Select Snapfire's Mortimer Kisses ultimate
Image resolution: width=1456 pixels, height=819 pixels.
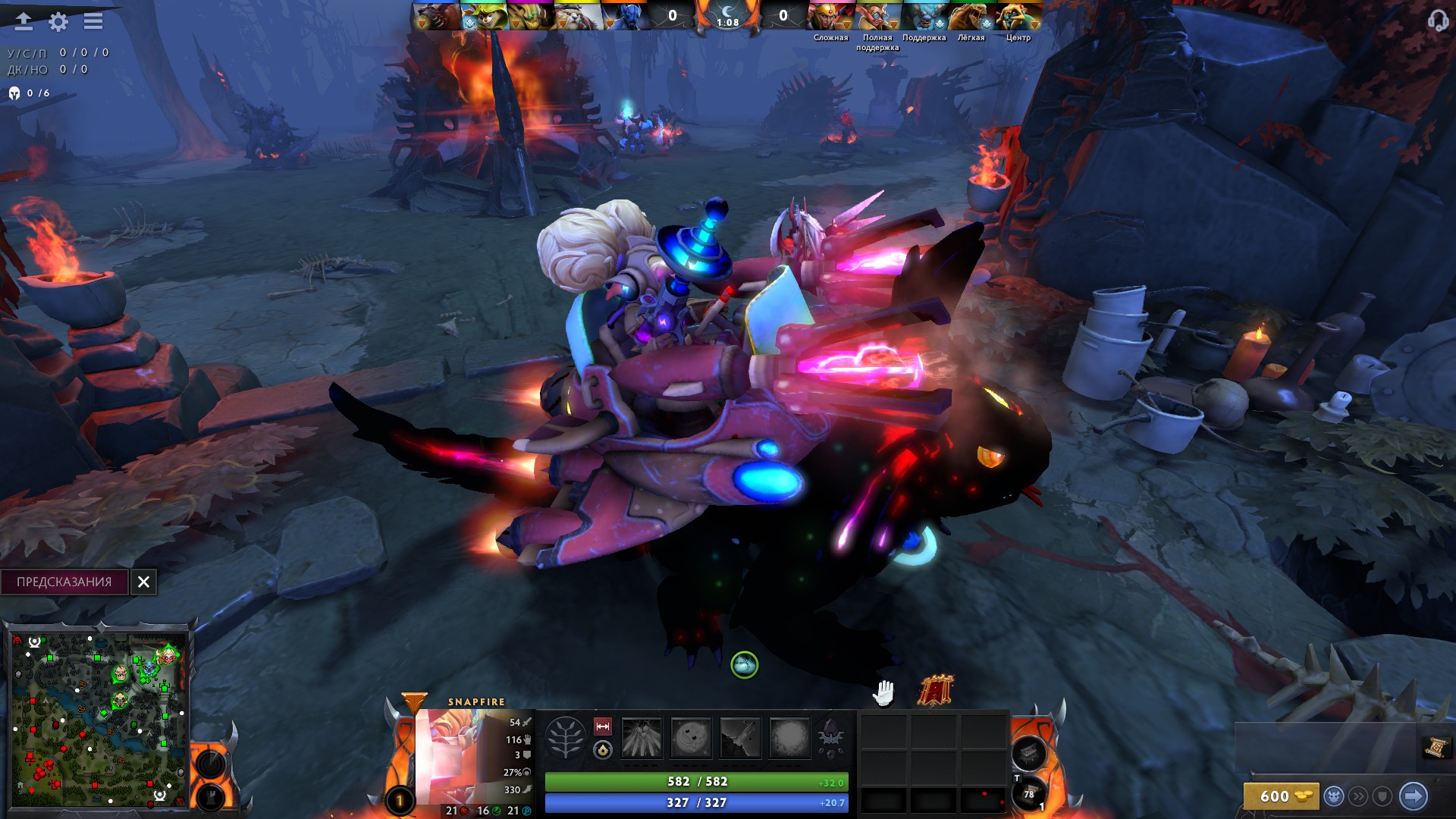tap(789, 737)
